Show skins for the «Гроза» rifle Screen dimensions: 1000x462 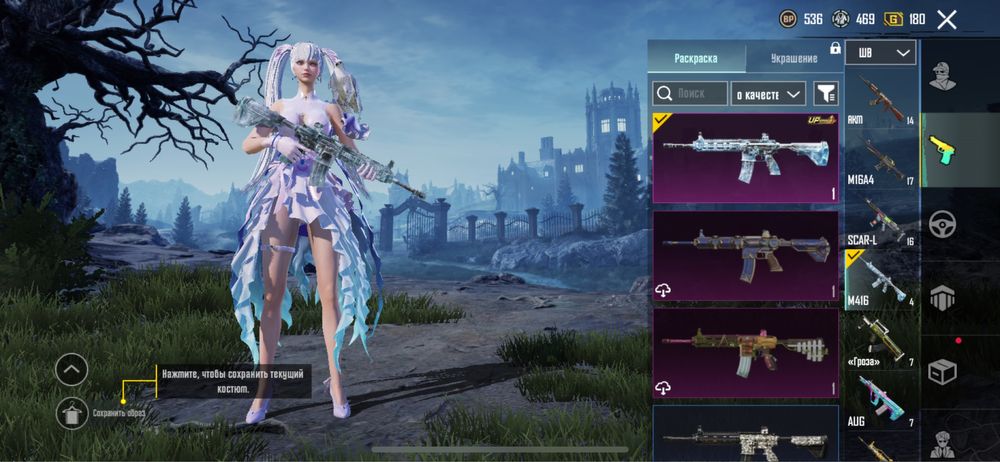tap(881, 342)
